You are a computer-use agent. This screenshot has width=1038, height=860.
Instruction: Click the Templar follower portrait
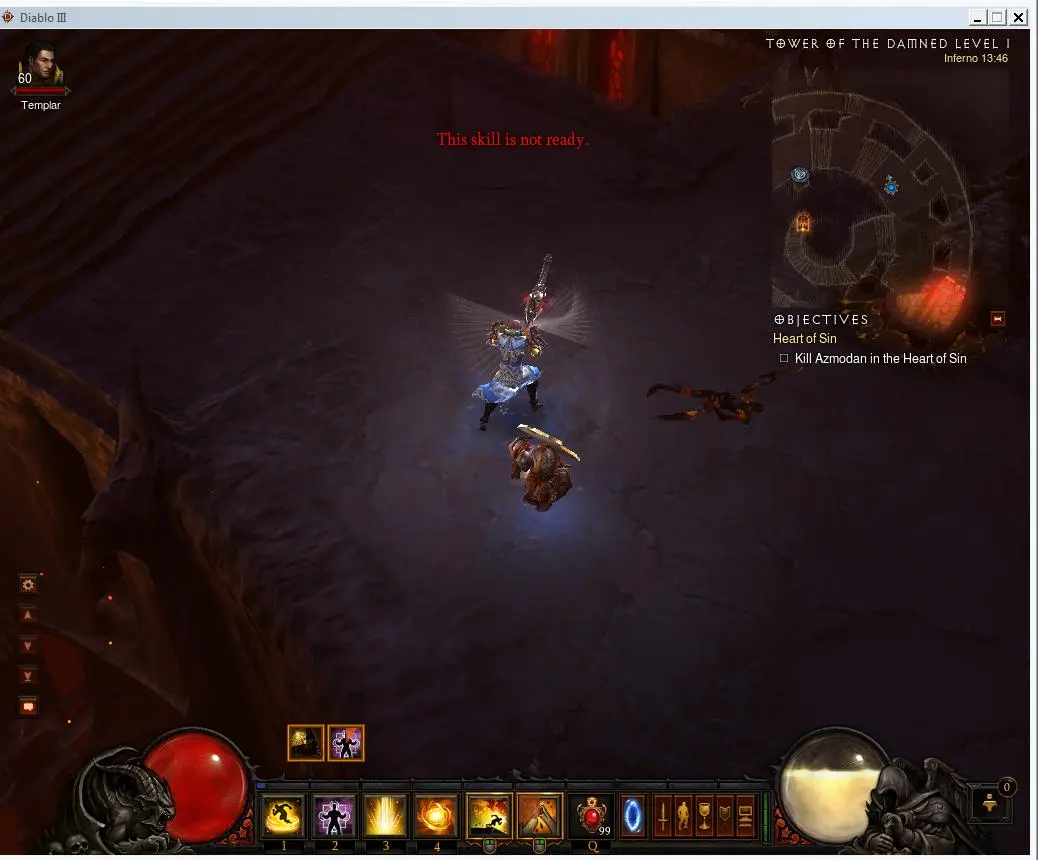click(x=40, y=68)
